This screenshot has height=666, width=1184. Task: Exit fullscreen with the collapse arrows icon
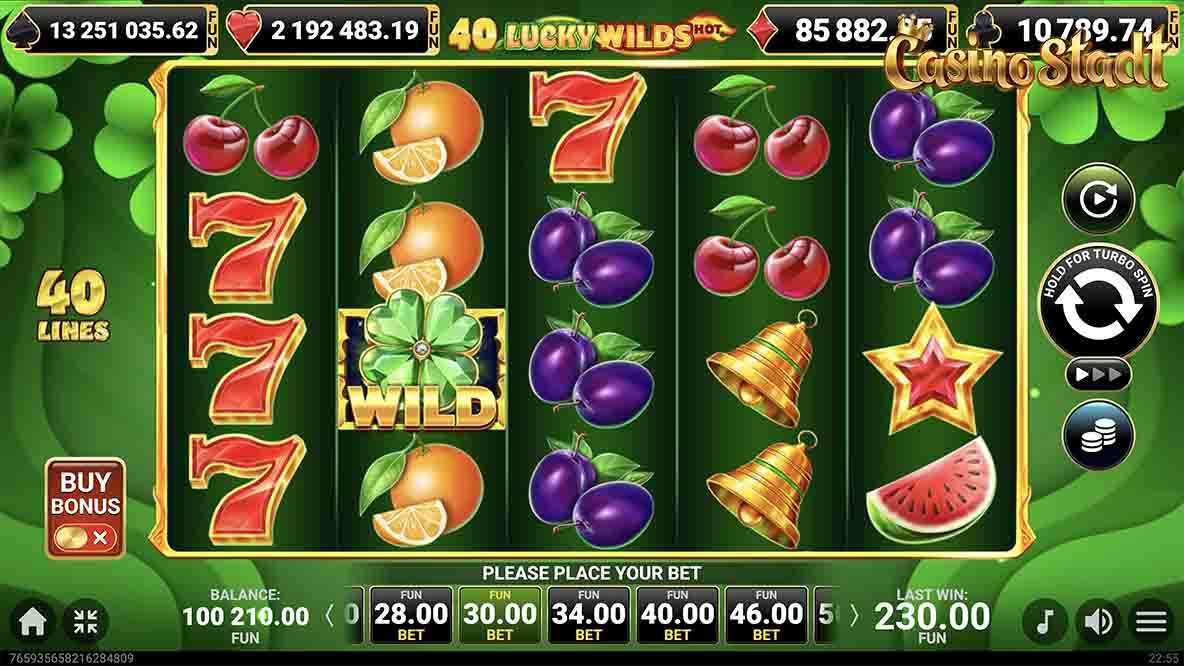tap(86, 622)
